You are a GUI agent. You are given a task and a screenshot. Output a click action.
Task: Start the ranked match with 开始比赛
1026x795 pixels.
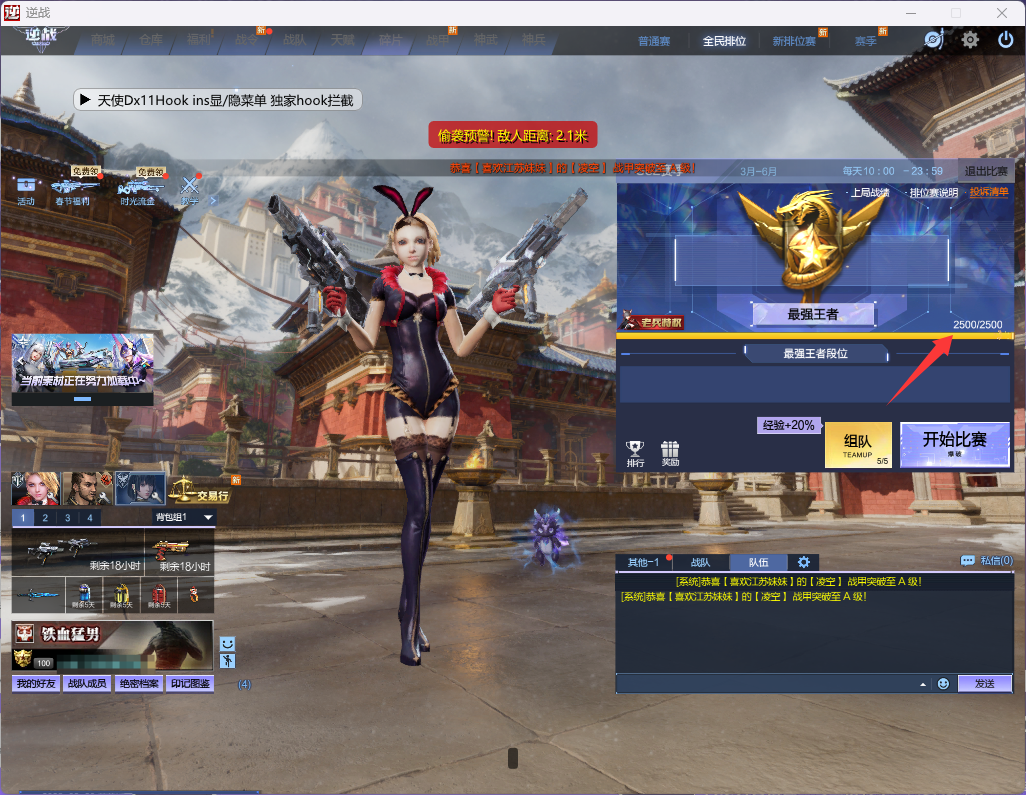(x=954, y=443)
